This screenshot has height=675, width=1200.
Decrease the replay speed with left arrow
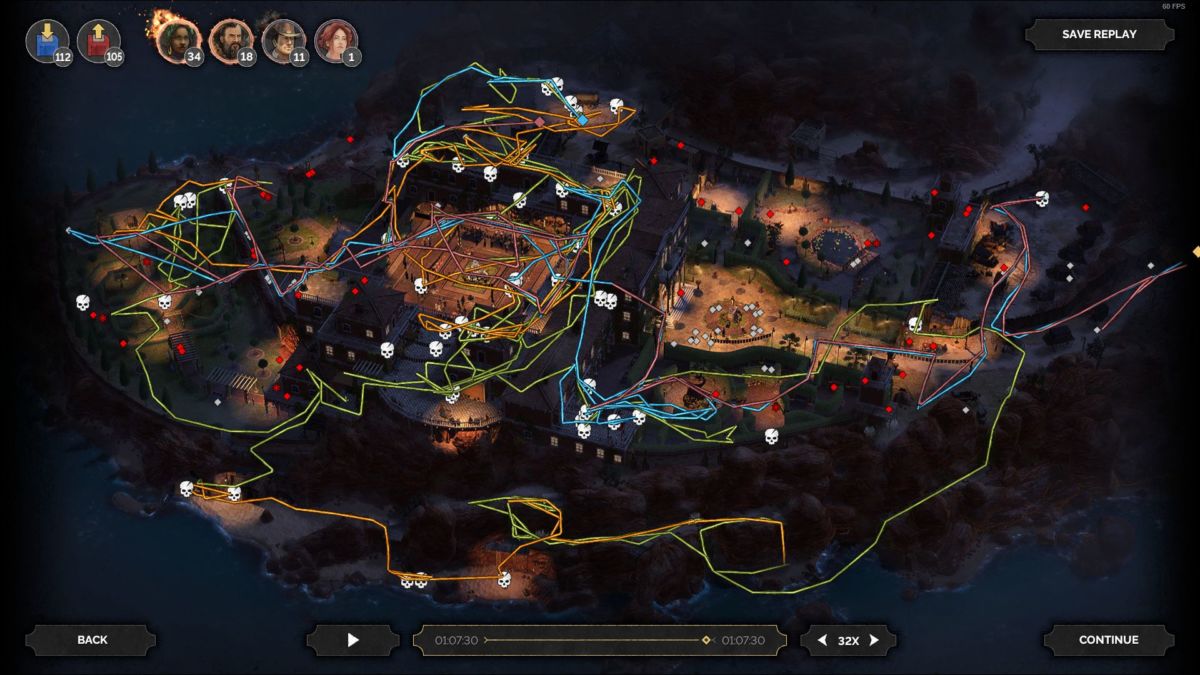822,640
